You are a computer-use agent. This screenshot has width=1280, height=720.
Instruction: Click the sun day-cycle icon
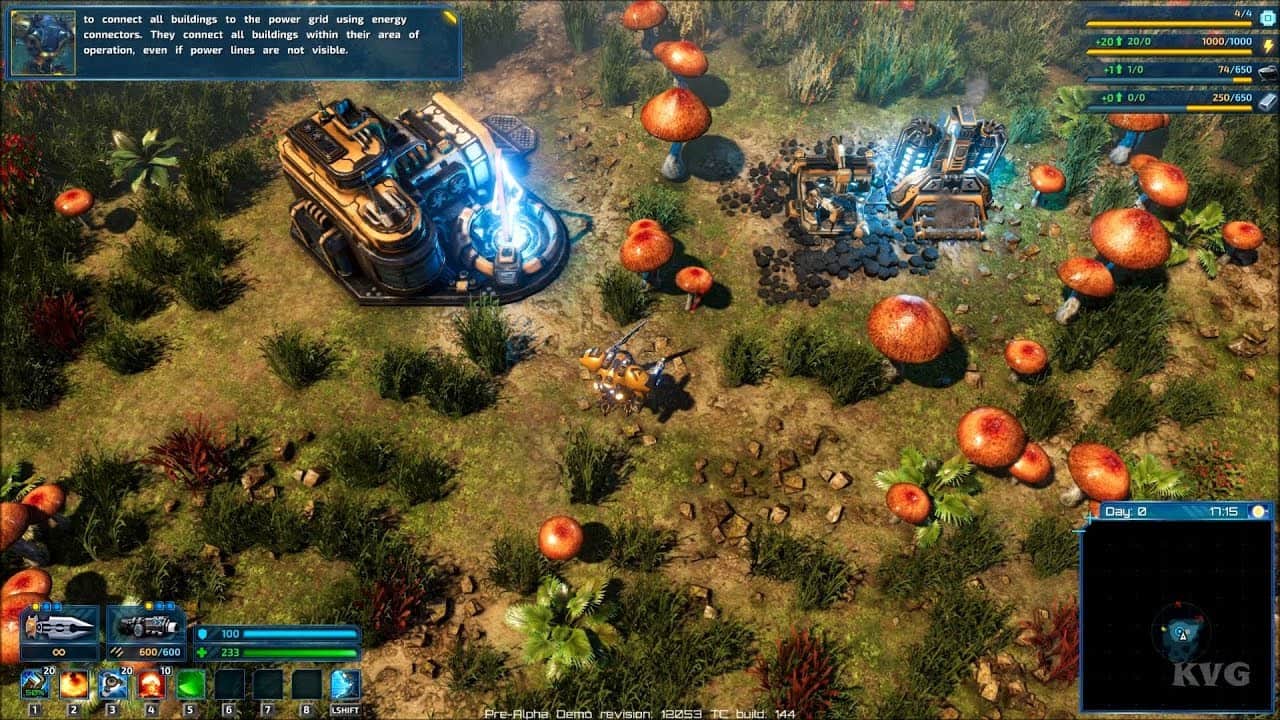point(1258,512)
